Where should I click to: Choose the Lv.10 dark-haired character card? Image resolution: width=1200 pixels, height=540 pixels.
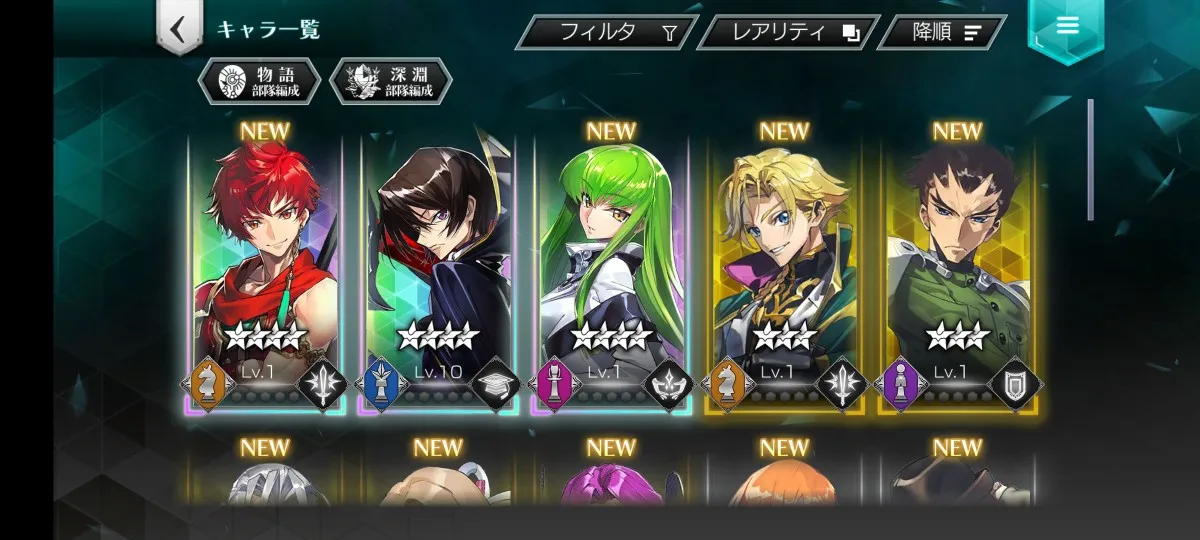pos(437,272)
